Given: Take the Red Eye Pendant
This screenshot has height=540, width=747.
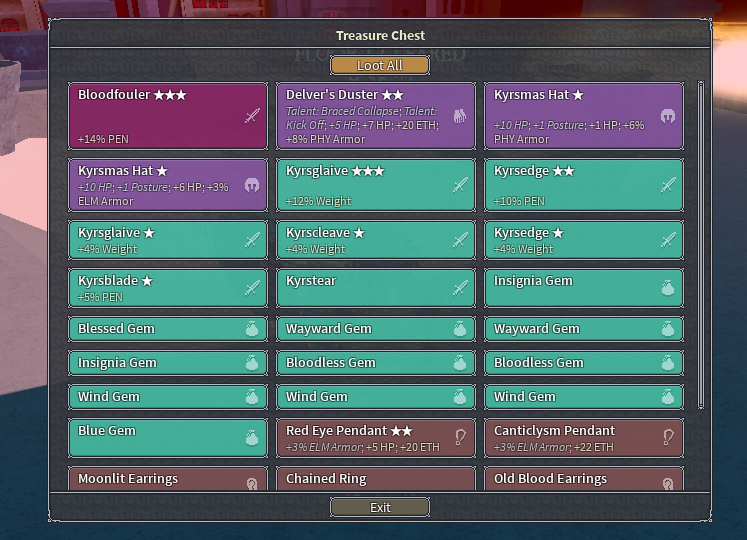Looking at the screenshot, I should click(376, 438).
